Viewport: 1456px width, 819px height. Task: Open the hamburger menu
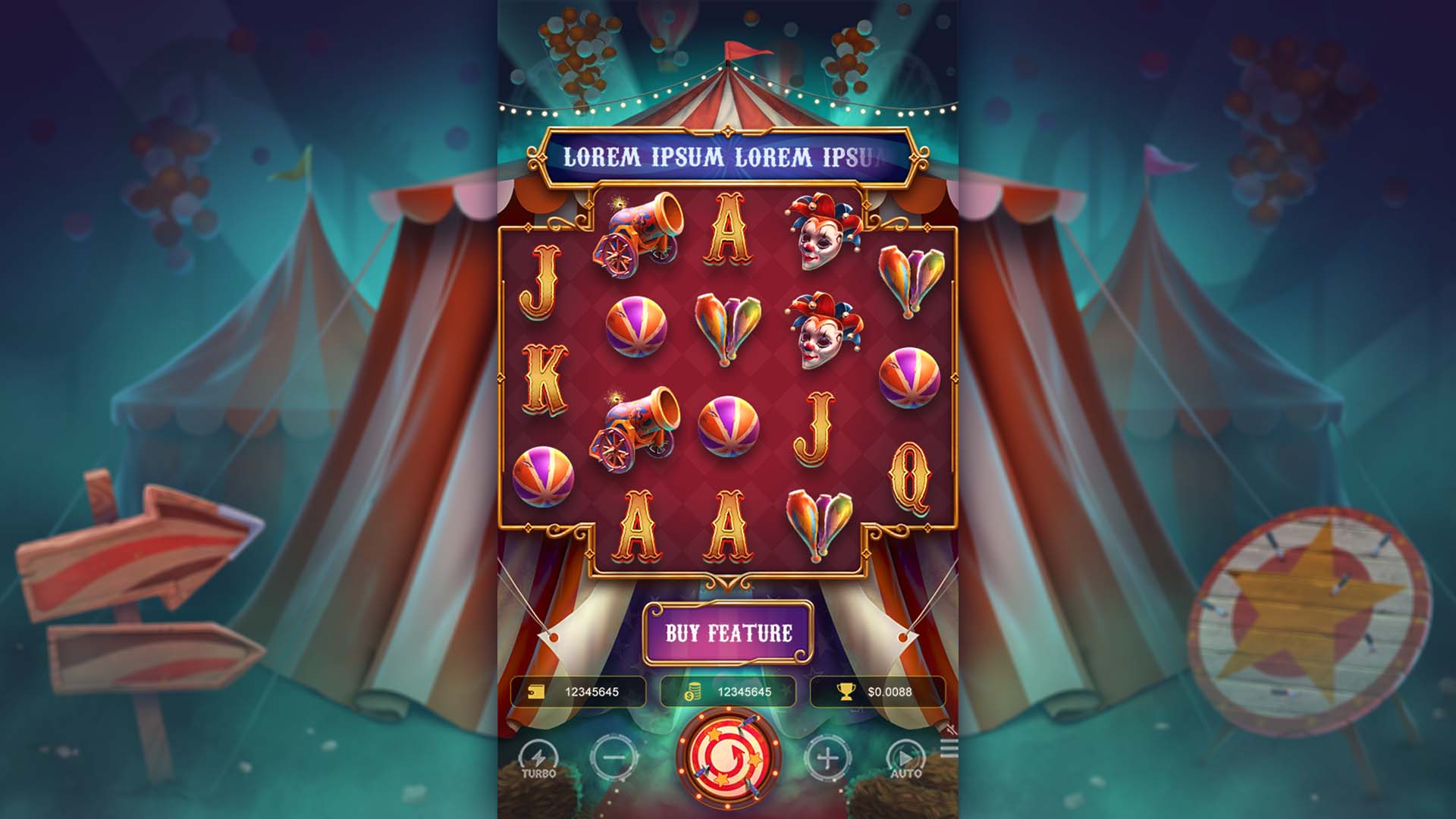949,750
